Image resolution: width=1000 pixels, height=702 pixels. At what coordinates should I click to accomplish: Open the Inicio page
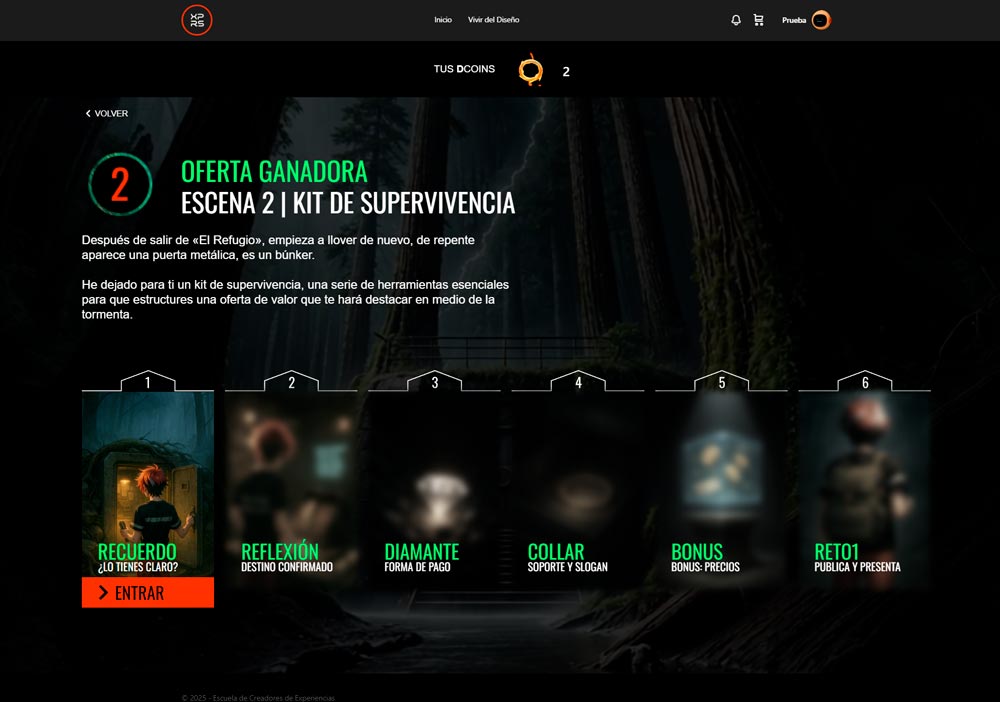443,20
